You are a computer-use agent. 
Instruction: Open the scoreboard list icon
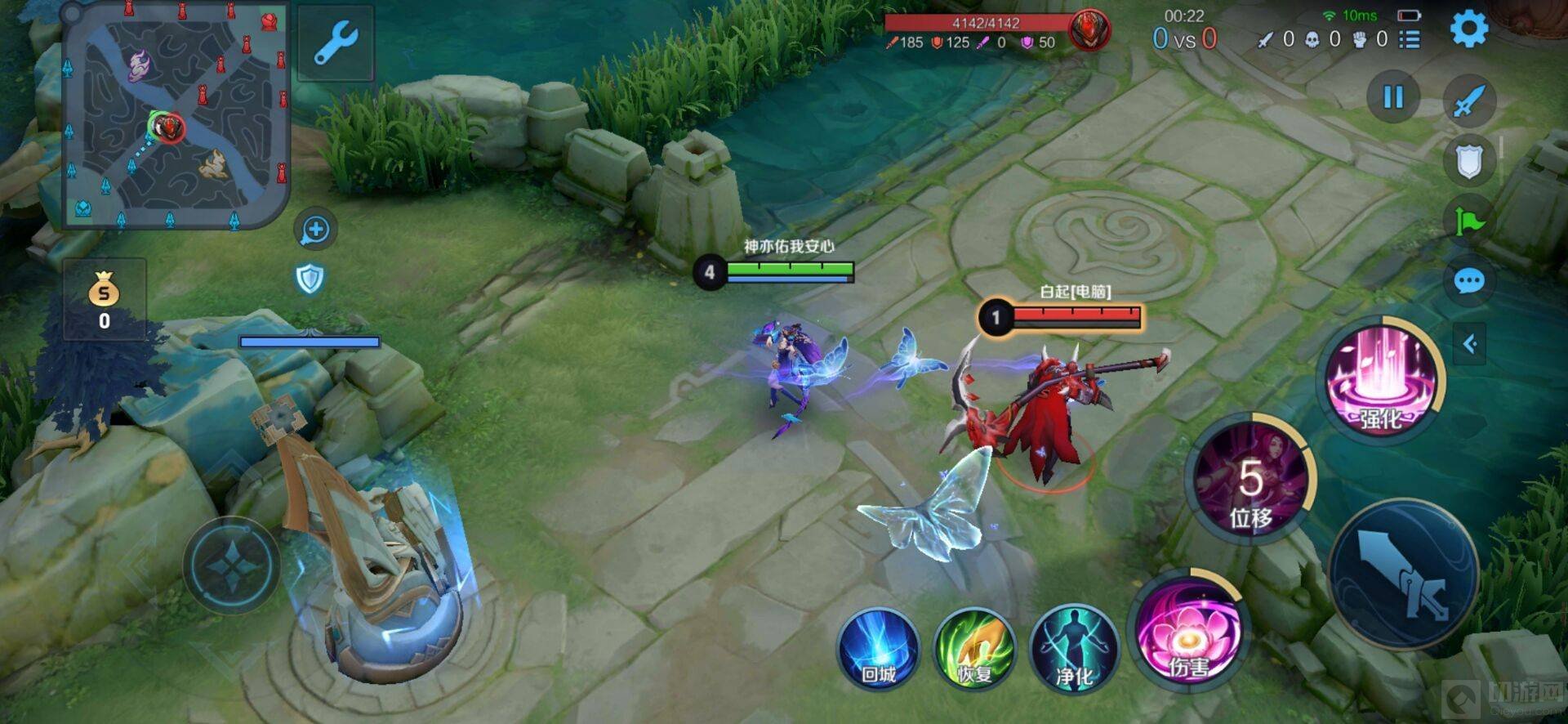tap(1410, 39)
